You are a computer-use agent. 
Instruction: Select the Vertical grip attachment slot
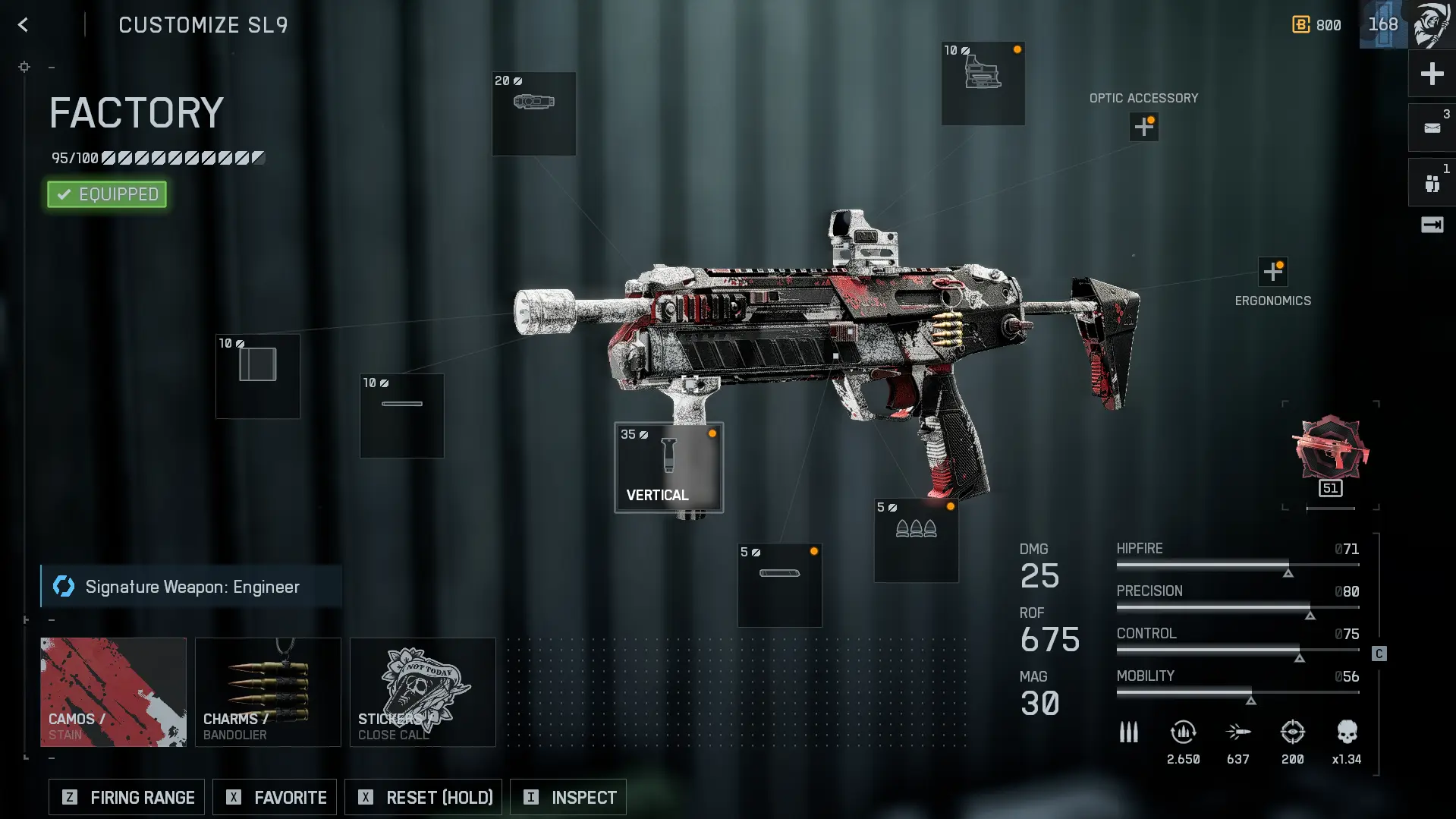pos(668,468)
